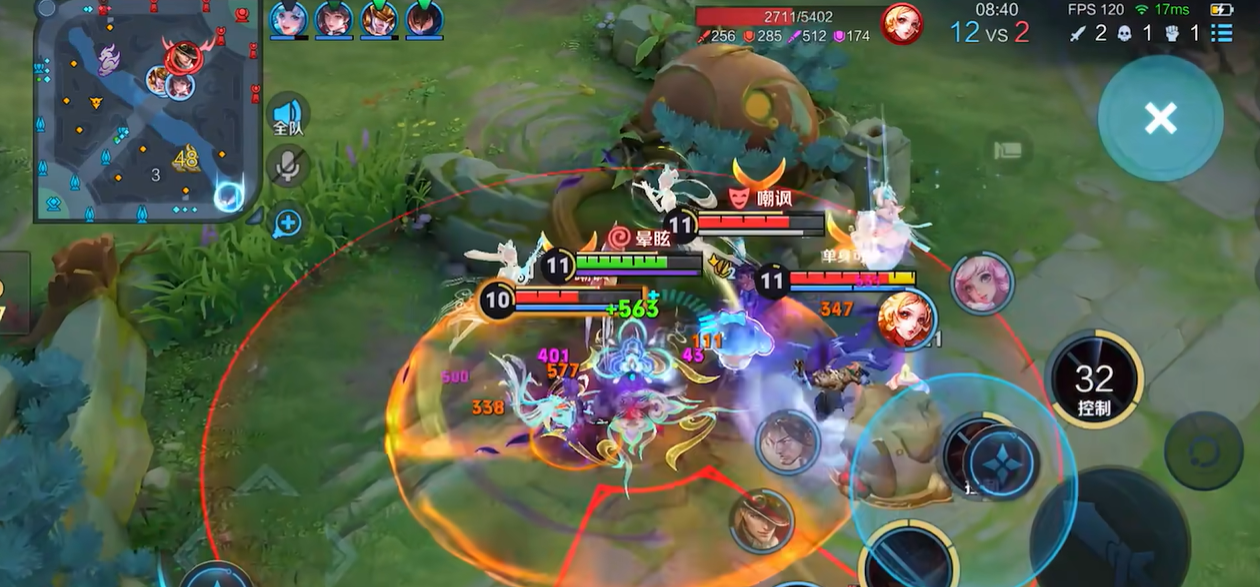Screen dimensions: 1260x587
Task: Target the pink-haired enemy hero portrait
Action: [982, 284]
